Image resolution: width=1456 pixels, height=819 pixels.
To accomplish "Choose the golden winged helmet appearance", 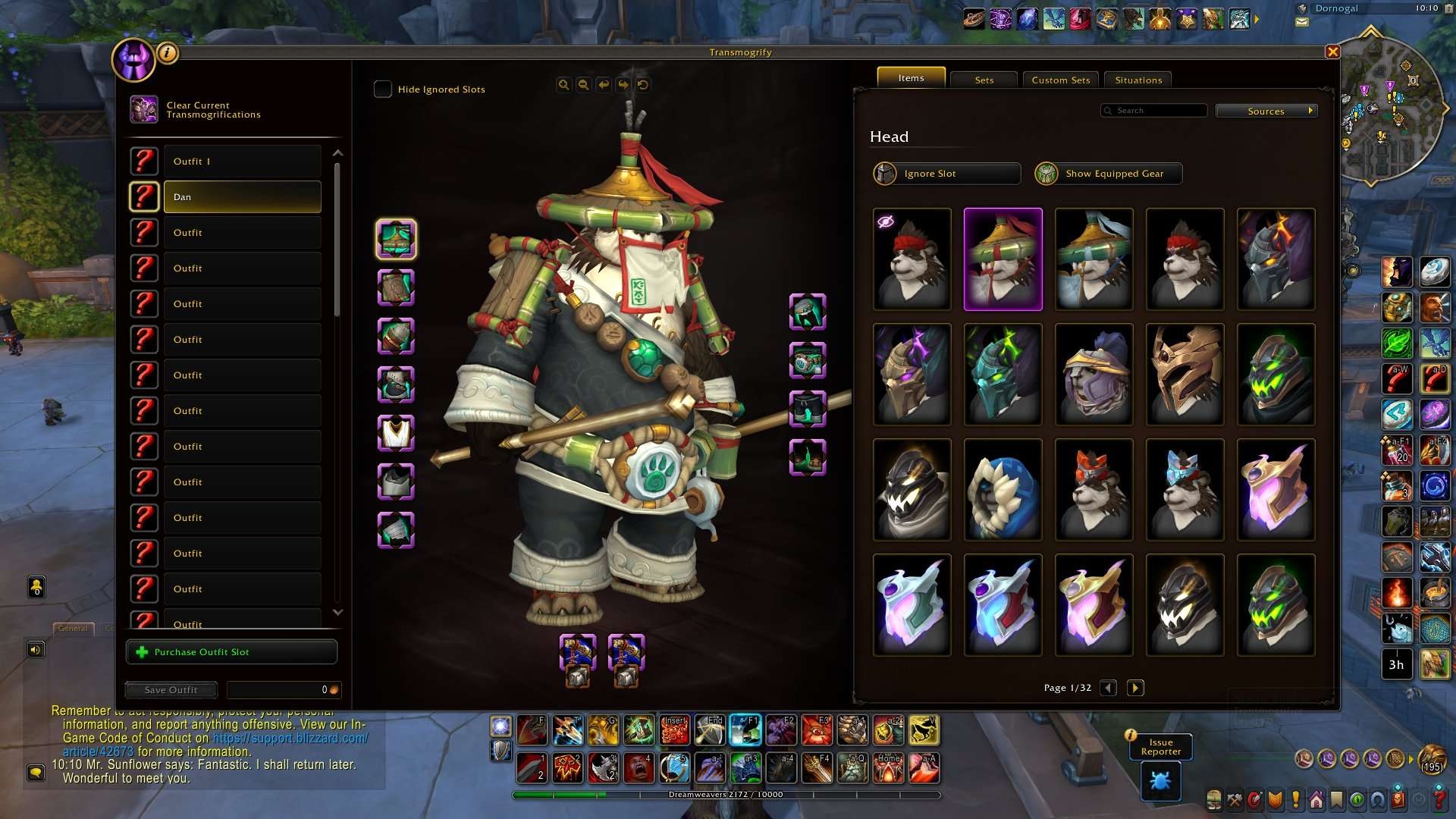I will coord(1185,374).
